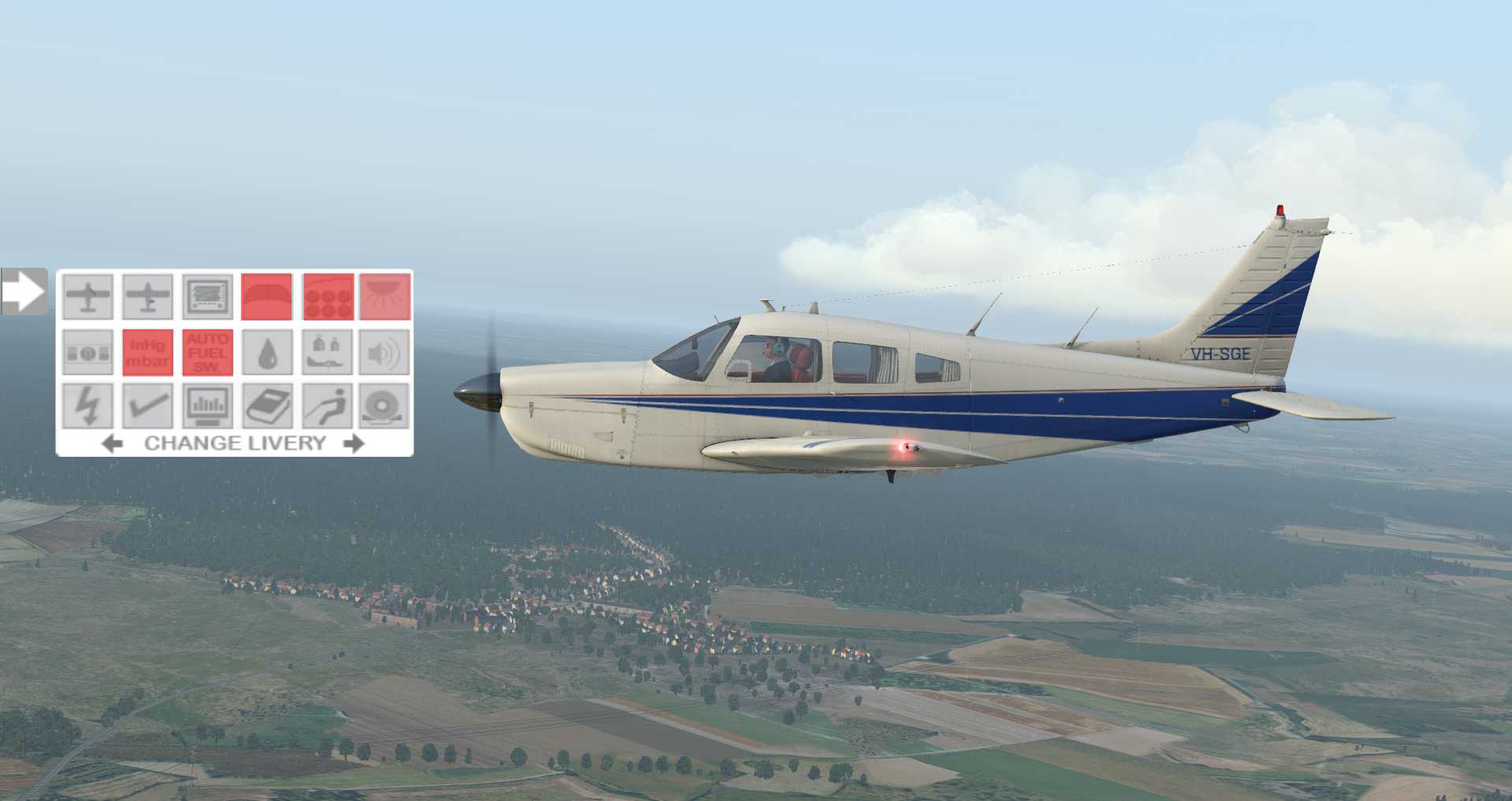This screenshot has height=801, width=1512.
Task: Switch to the next livery with right arrow
Action: point(354,443)
